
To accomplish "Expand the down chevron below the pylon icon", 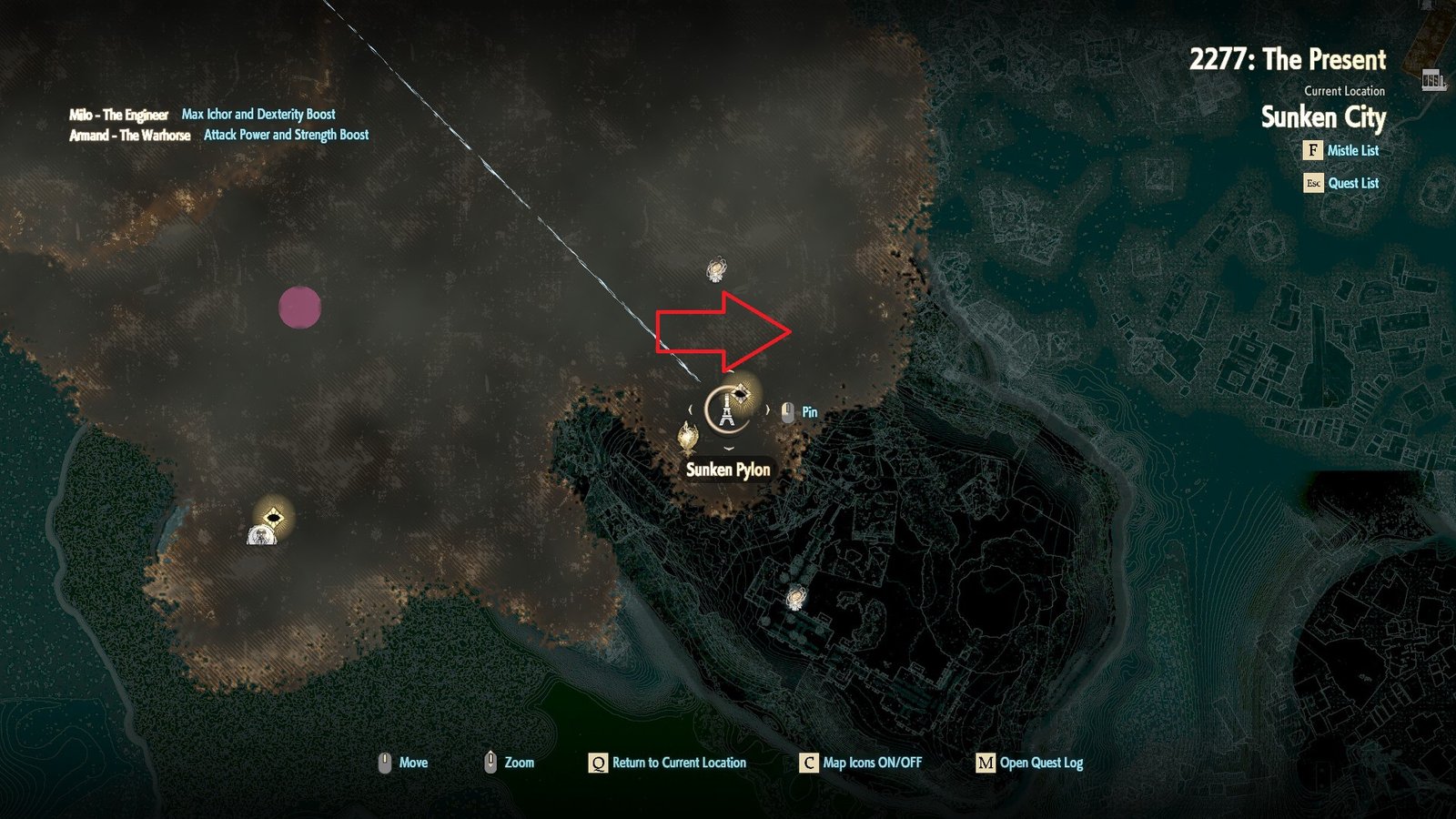I will 728,448.
